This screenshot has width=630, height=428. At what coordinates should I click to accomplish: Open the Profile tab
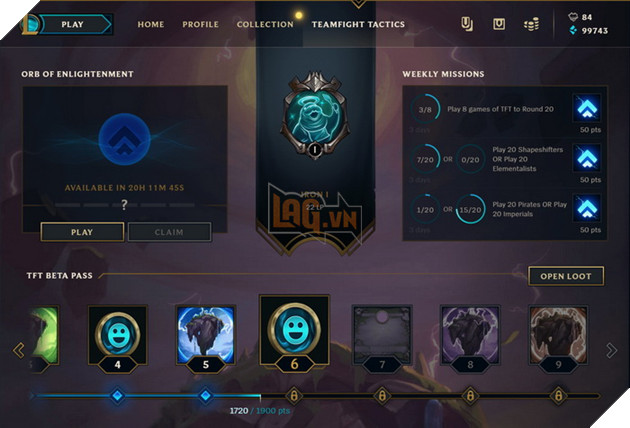pos(200,24)
